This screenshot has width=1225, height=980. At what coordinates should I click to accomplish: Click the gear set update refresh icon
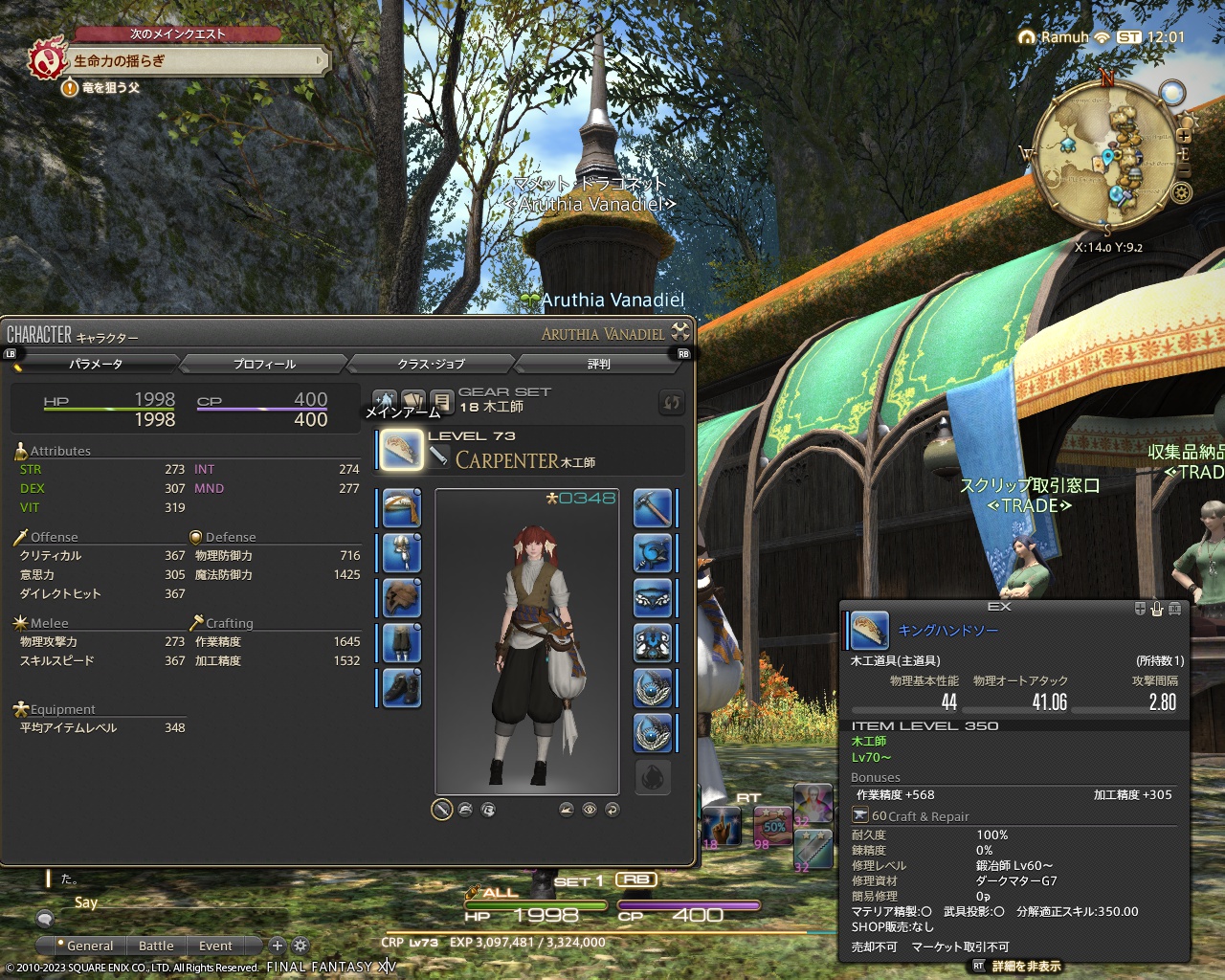click(x=672, y=403)
